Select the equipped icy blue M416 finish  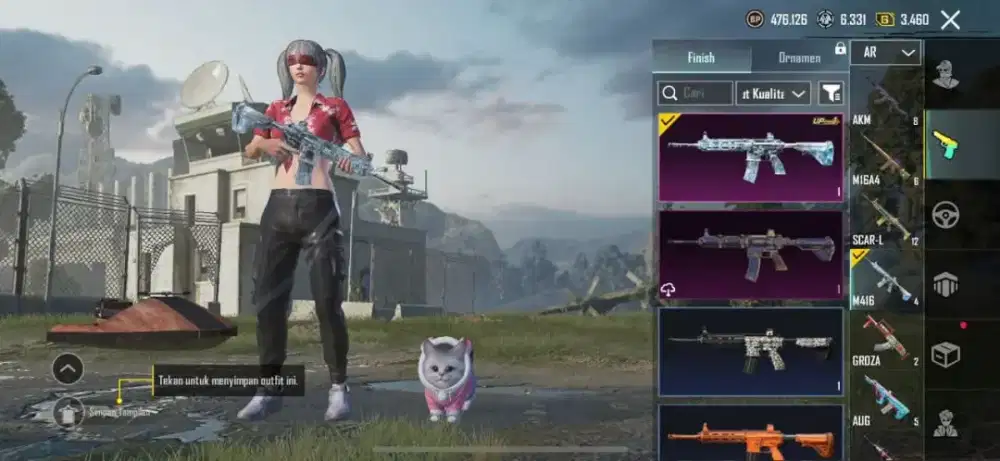click(x=750, y=156)
